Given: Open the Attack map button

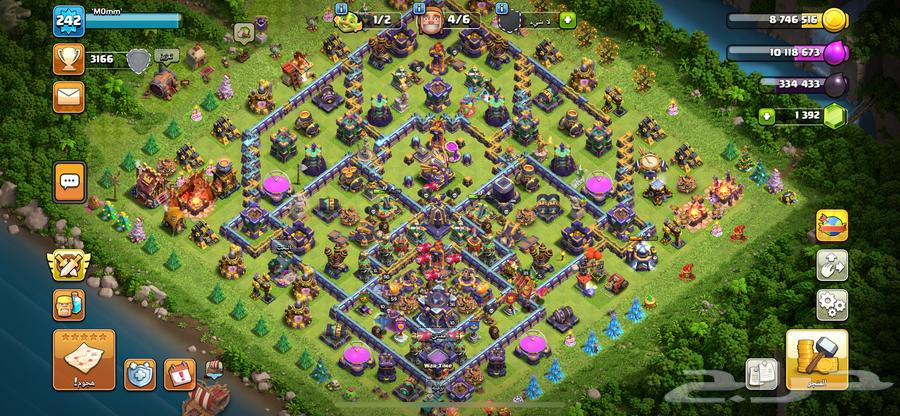Looking at the screenshot, I should tap(83, 359).
